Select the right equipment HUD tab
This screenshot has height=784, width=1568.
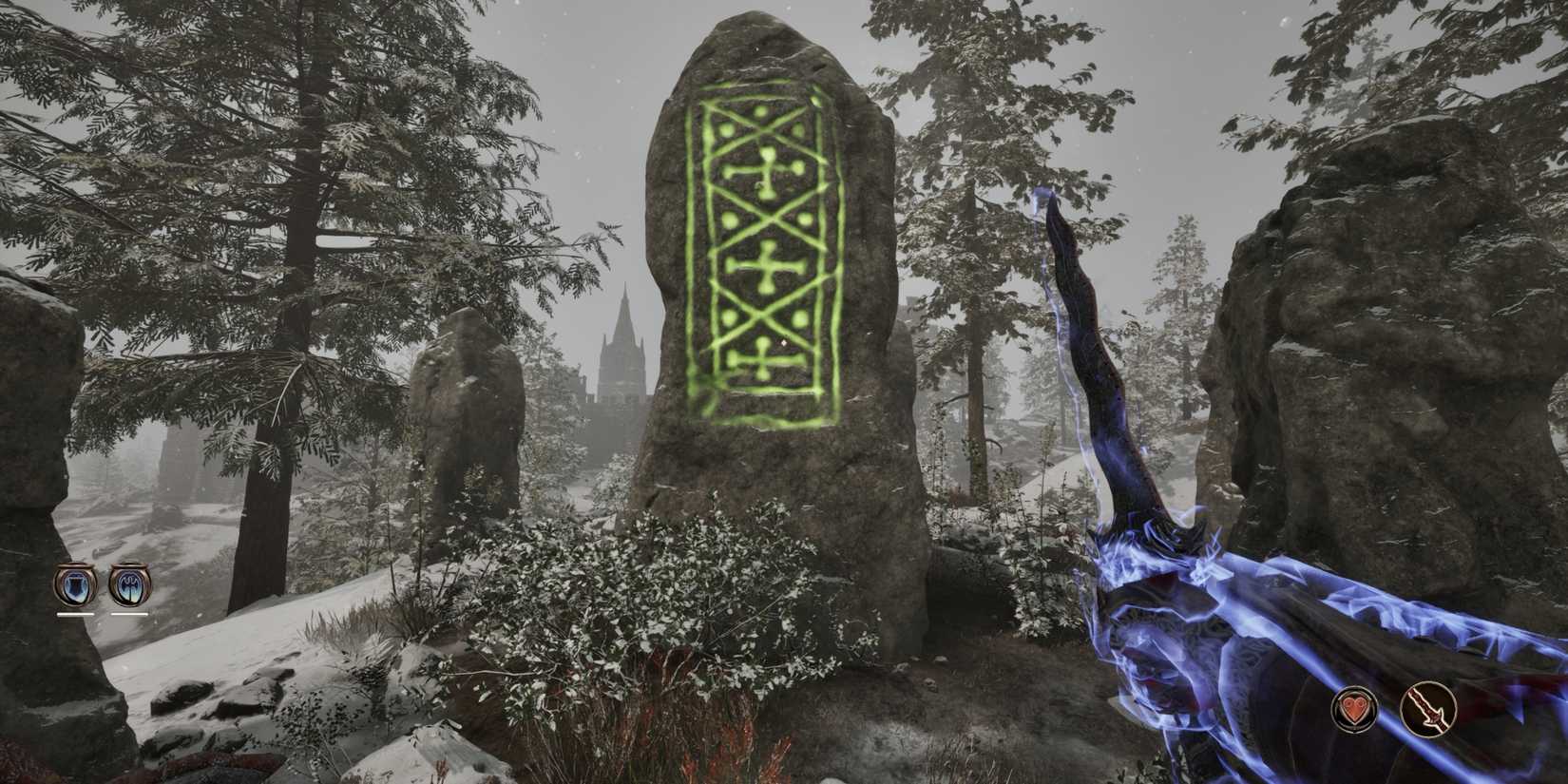point(129,585)
